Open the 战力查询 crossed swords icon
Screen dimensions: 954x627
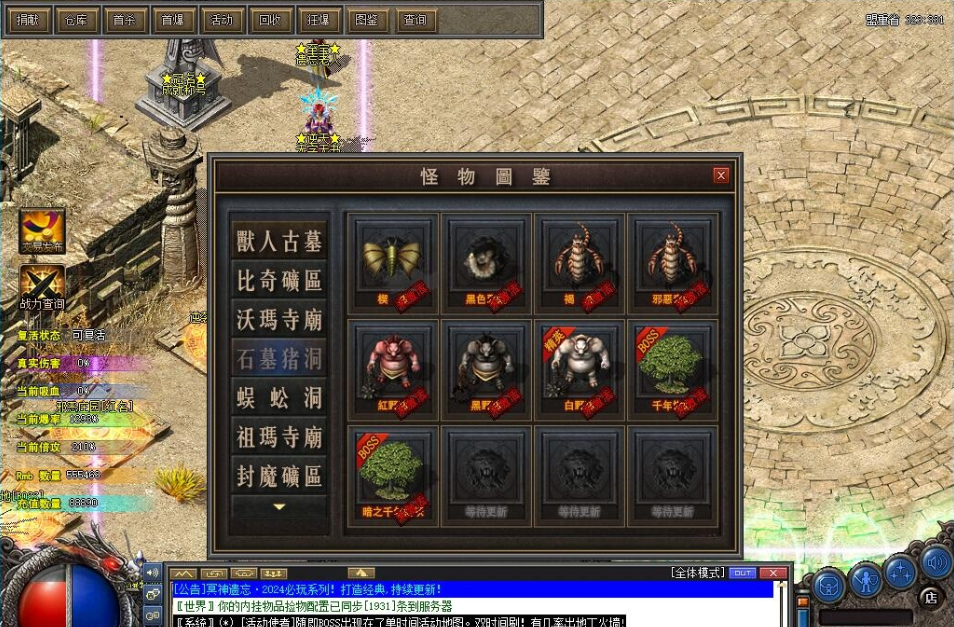(x=41, y=283)
